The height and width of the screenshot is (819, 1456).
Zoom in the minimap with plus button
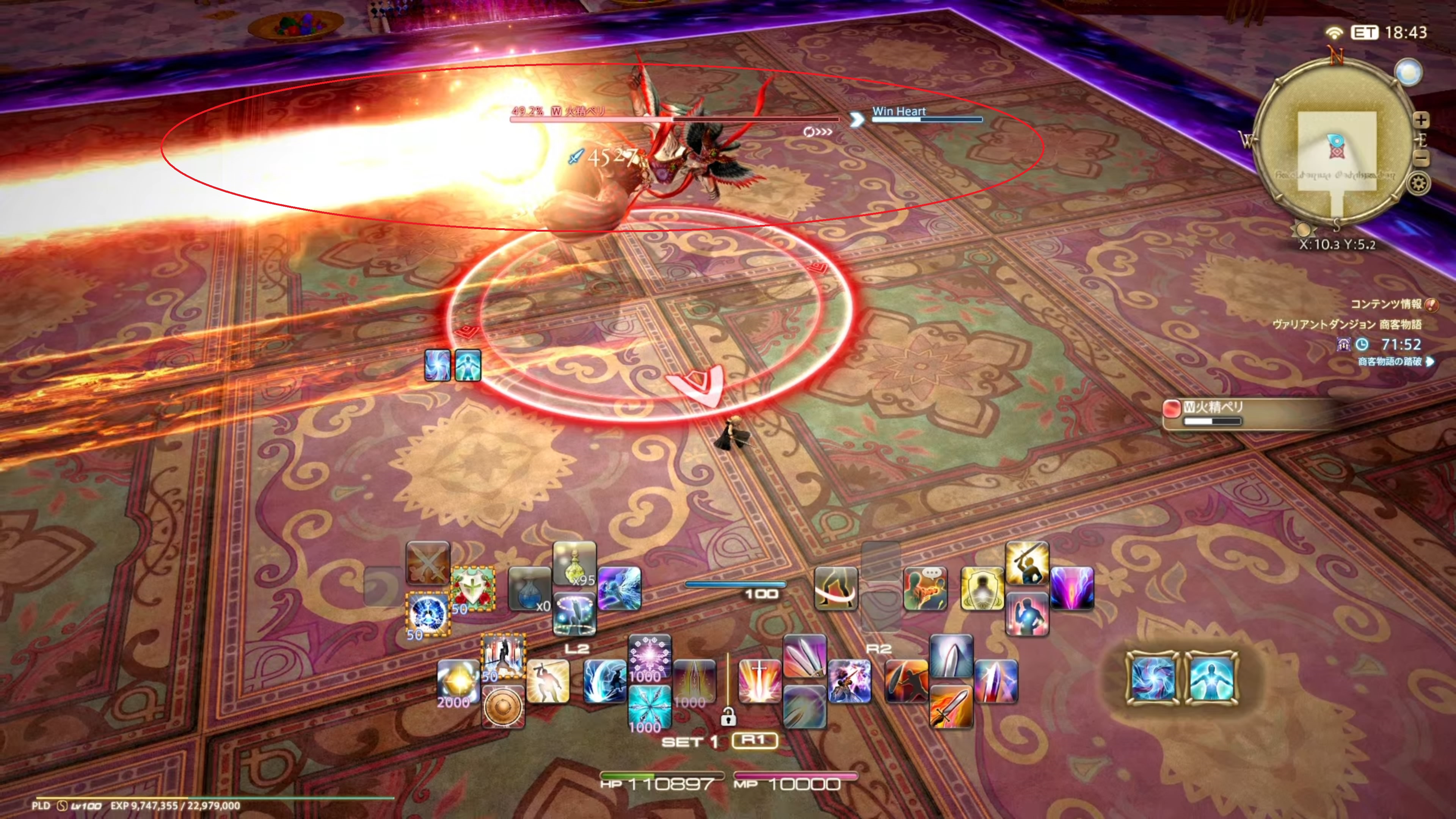click(x=1420, y=120)
